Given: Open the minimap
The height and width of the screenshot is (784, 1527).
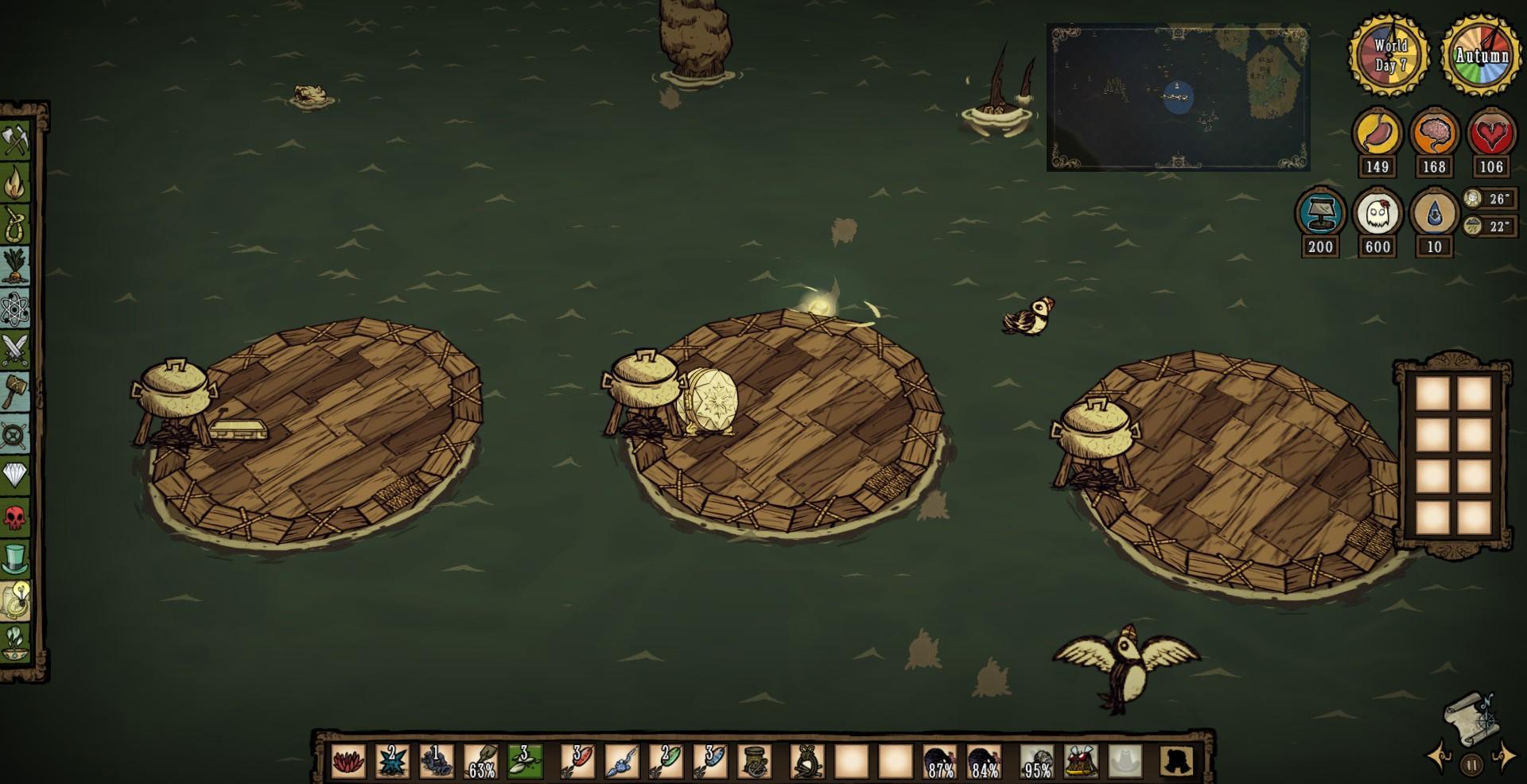Looking at the screenshot, I should pos(1178,98).
